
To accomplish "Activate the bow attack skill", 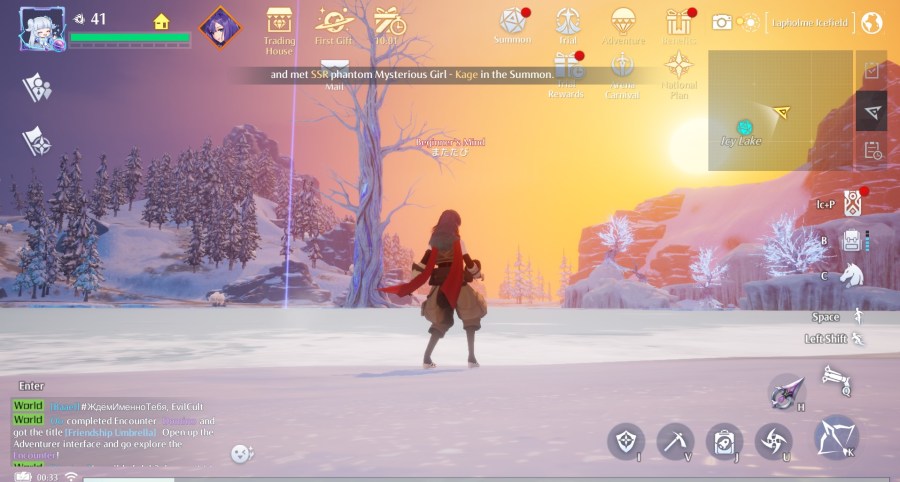I will [836, 437].
